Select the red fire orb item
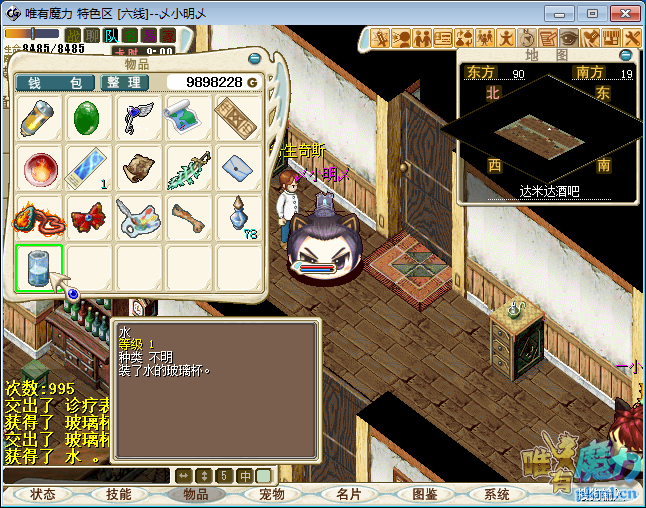The height and width of the screenshot is (508, 646). pos(40,168)
